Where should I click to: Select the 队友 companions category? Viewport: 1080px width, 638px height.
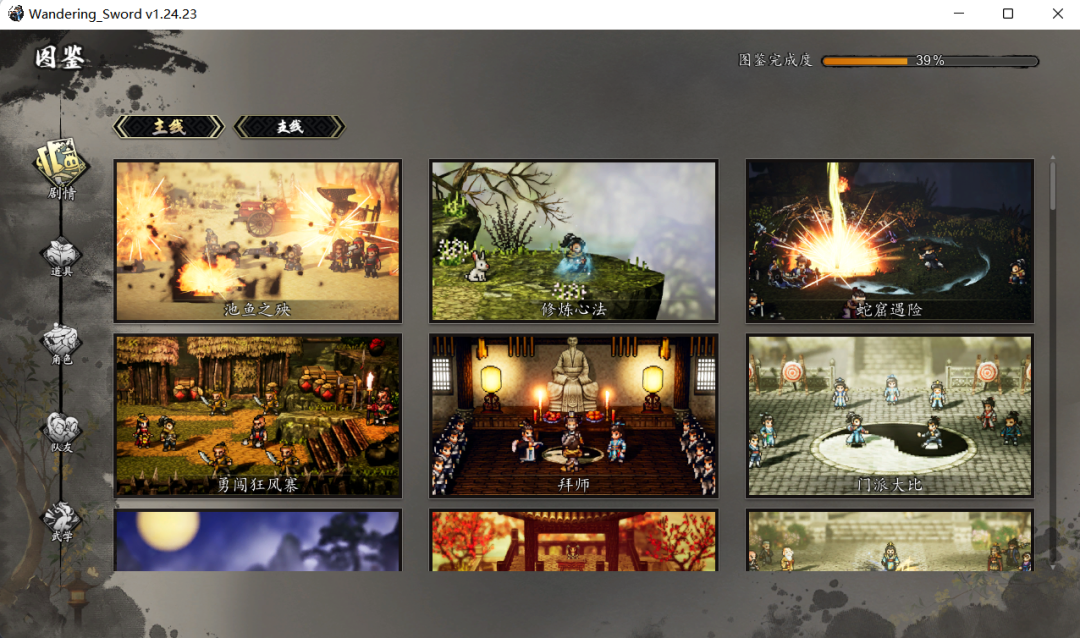61,431
